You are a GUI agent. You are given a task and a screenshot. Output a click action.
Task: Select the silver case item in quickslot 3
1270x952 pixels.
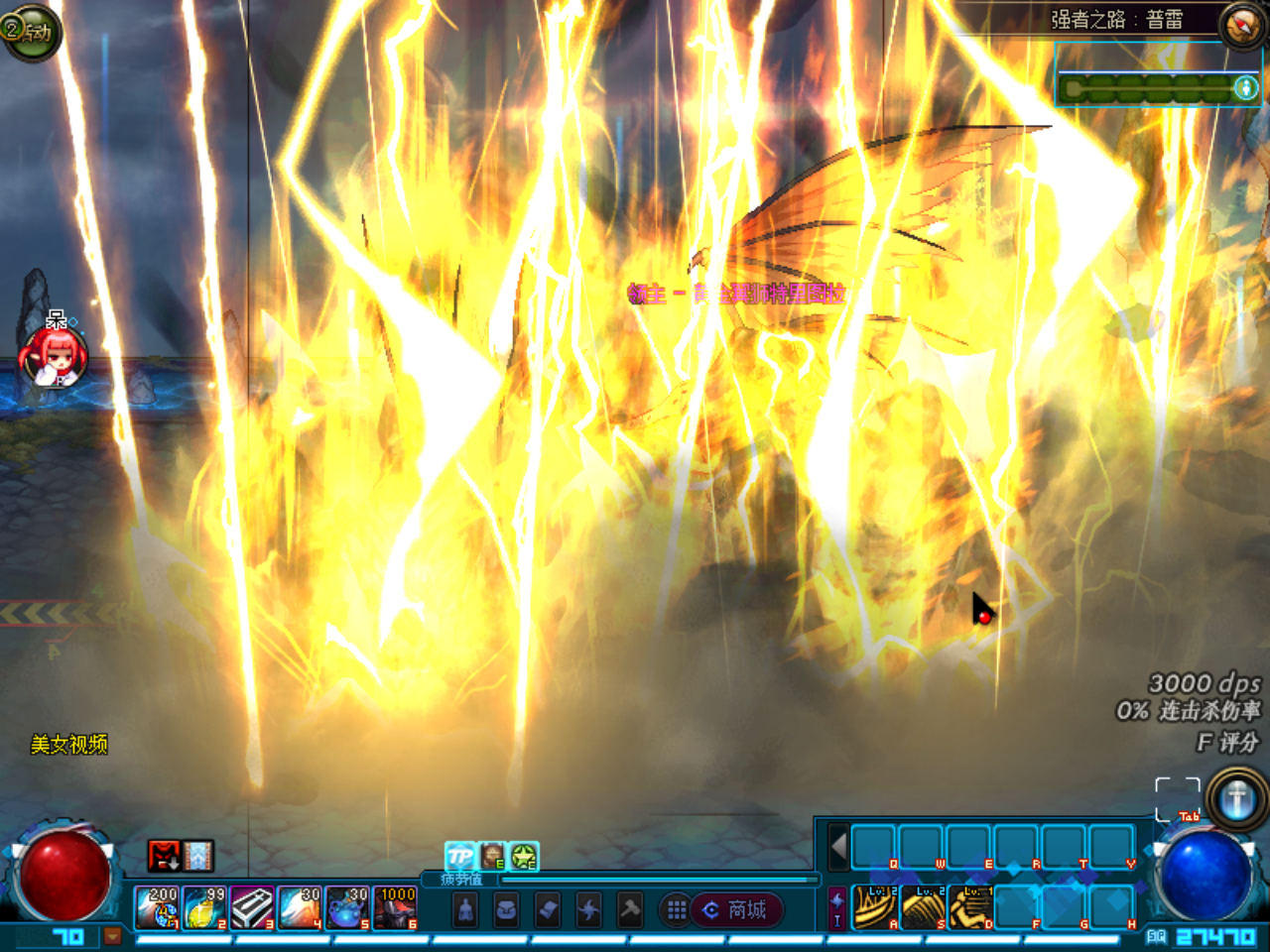[252, 908]
